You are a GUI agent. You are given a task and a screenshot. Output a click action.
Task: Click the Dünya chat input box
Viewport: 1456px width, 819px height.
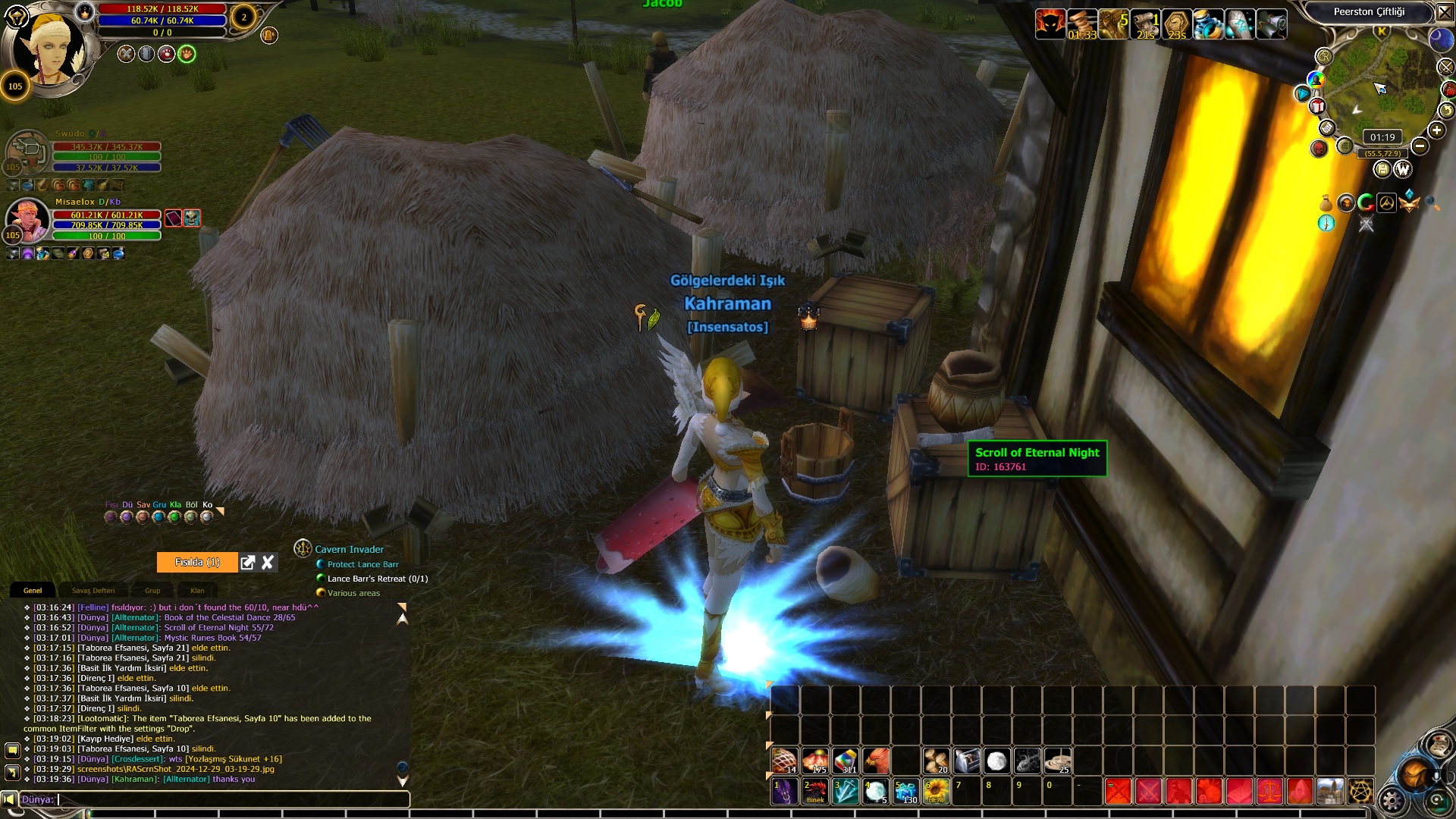coord(227,799)
